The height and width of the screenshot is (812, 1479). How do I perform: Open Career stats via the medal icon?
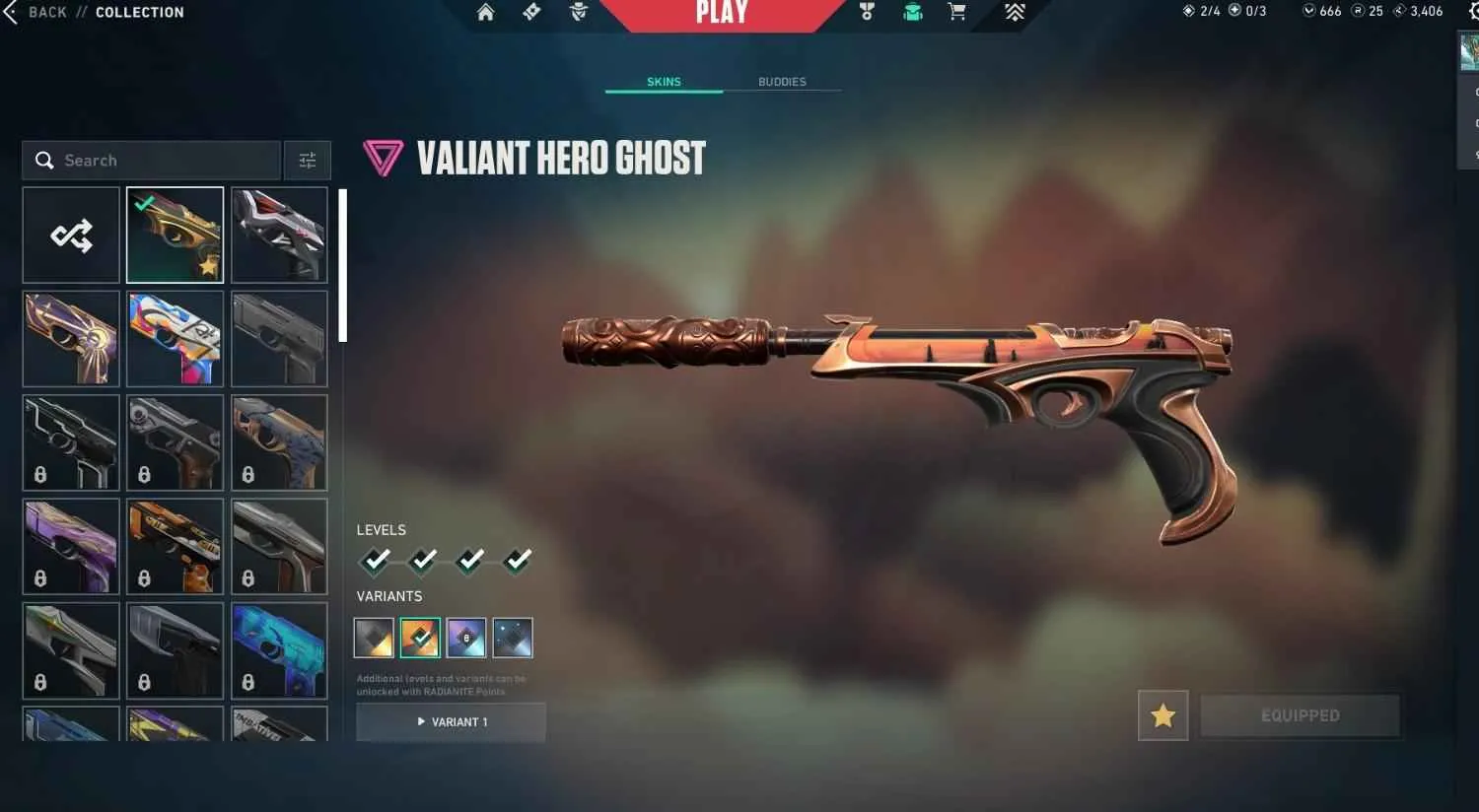tap(866, 13)
